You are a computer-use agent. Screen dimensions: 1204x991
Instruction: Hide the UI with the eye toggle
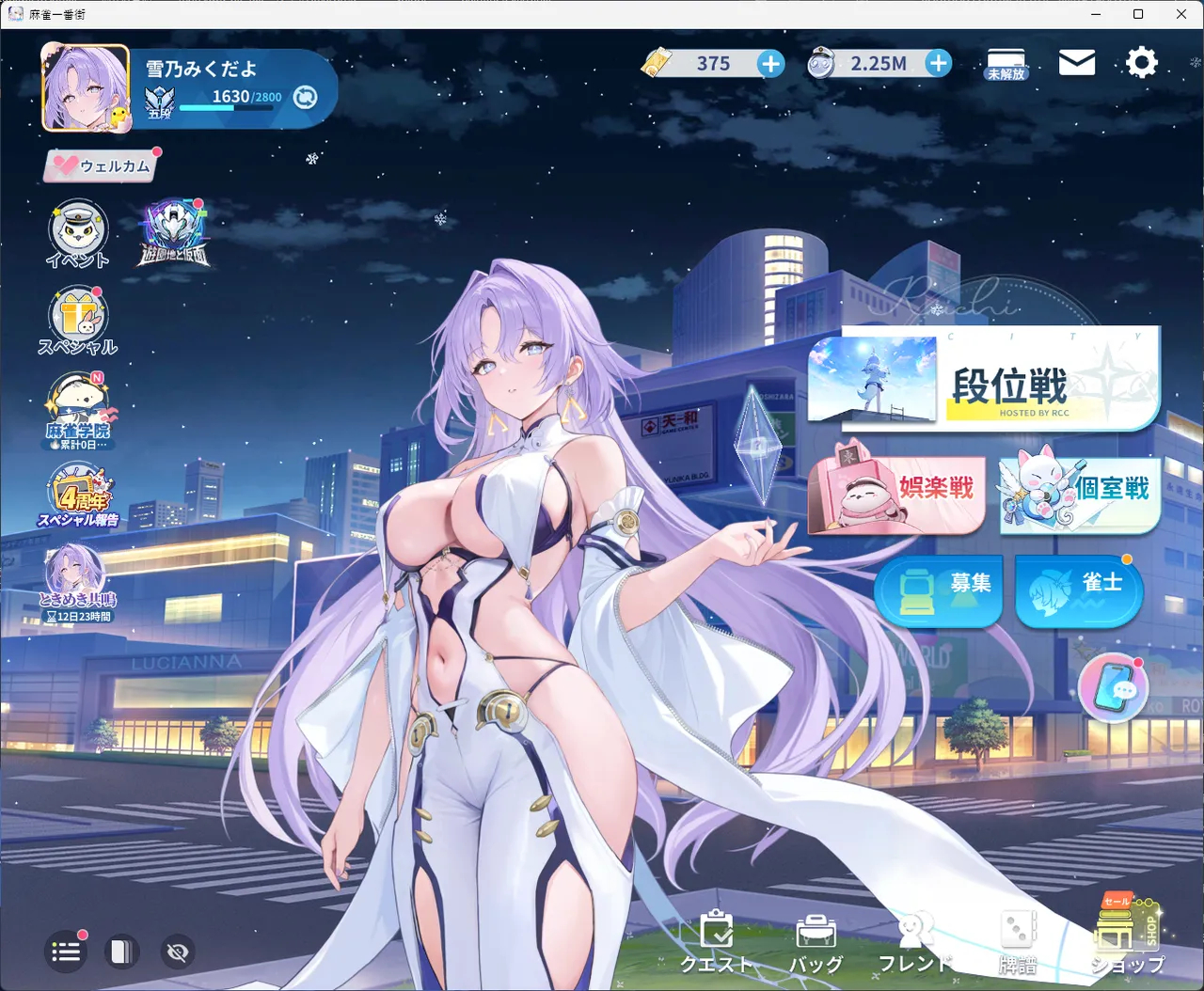click(x=177, y=952)
